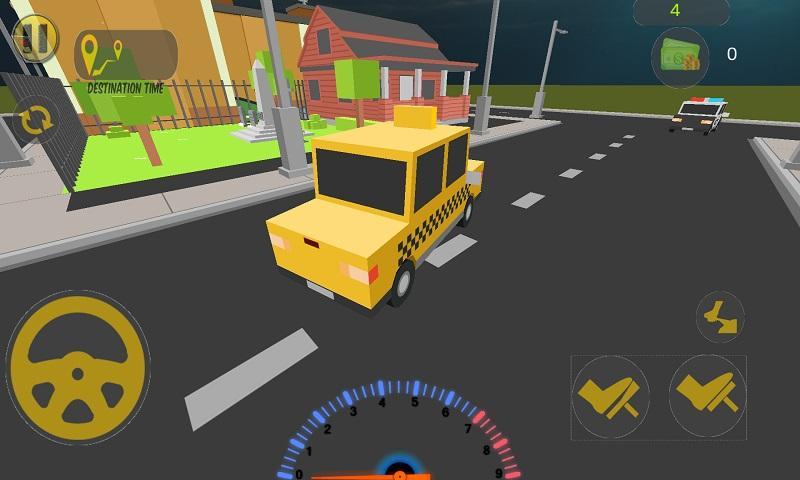Hit the brake pedal button
The image size is (800, 480).
coord(611,396)
